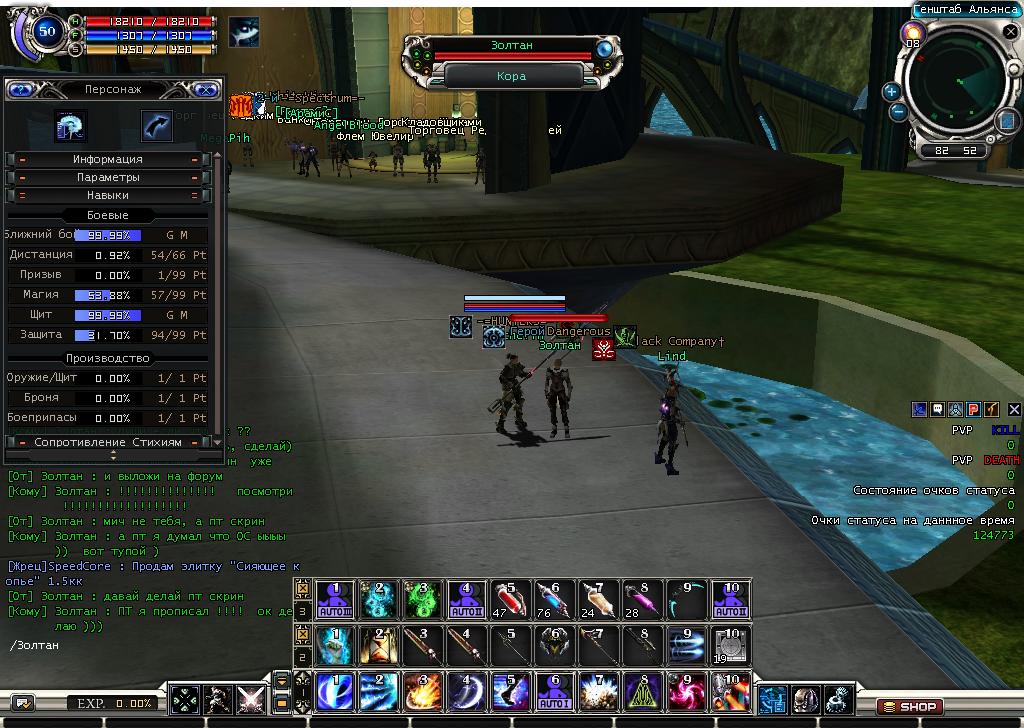Click the target portrait name Золтан
The image size is (1024, 728).
coord(512,46)
